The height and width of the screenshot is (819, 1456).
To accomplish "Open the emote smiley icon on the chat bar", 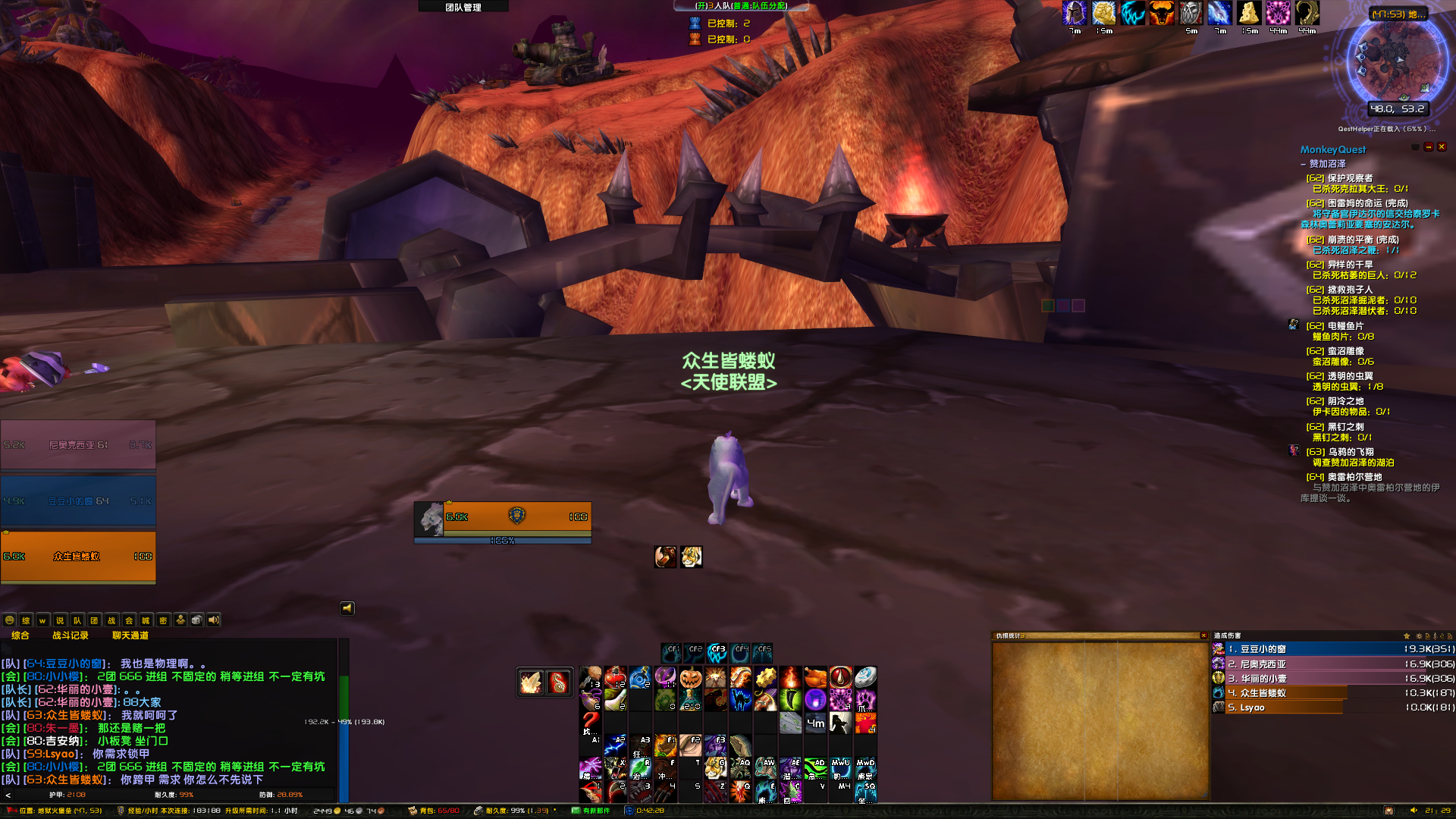I will [x=9, y=620].
